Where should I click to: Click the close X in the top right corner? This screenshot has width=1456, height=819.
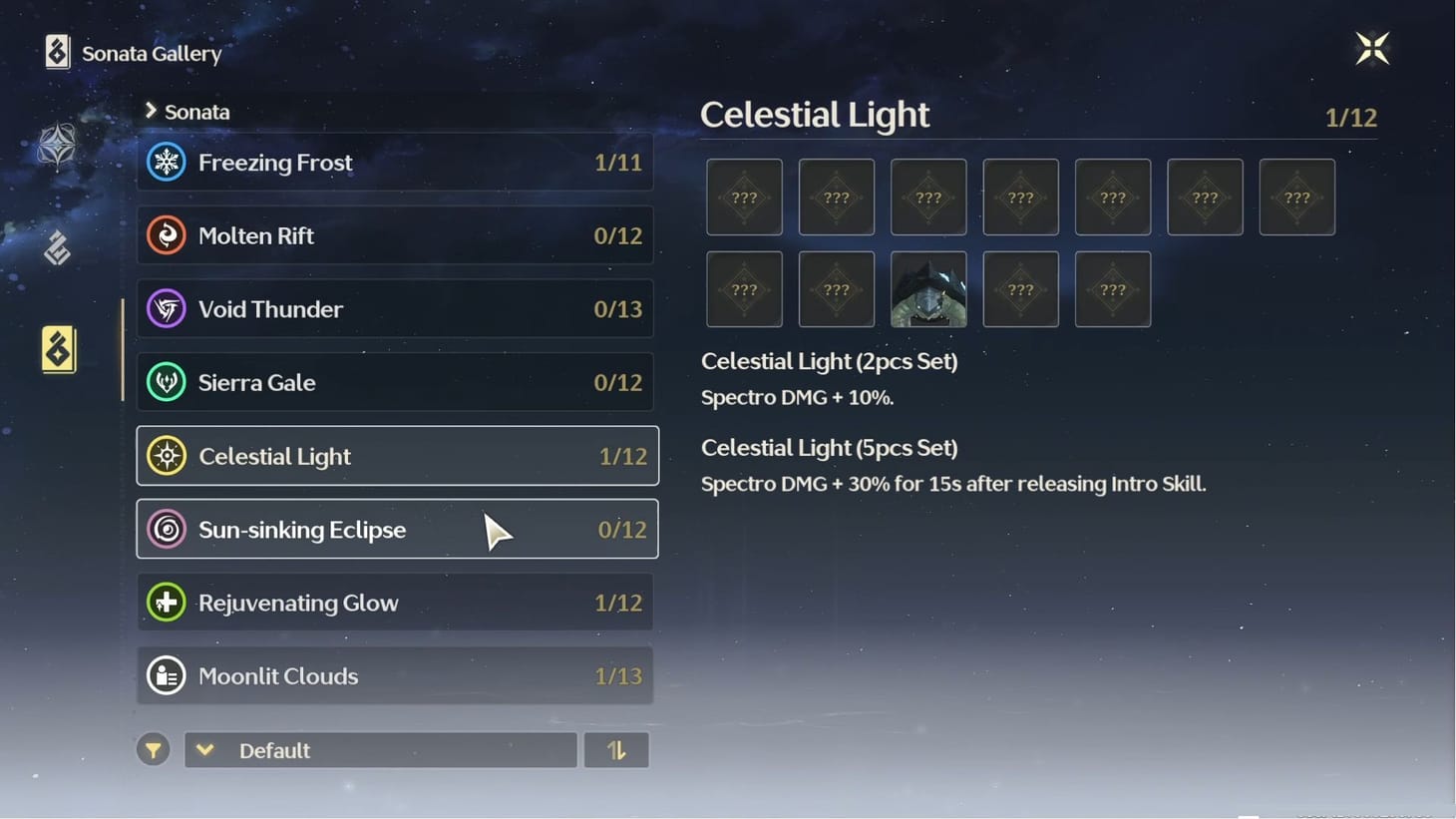pos(1372,47)
